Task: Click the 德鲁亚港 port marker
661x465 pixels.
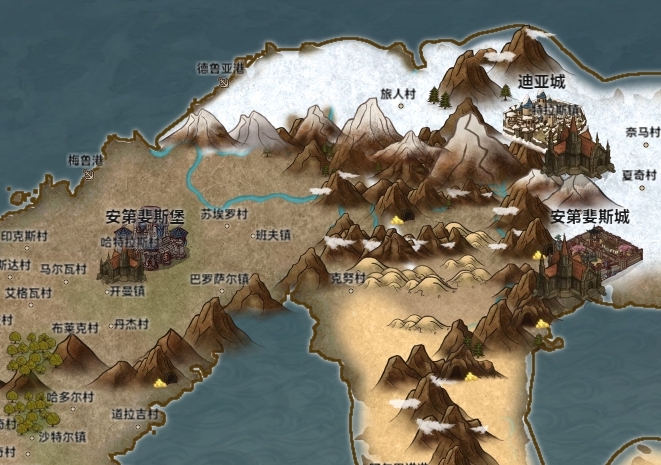Action: [224, 83]
